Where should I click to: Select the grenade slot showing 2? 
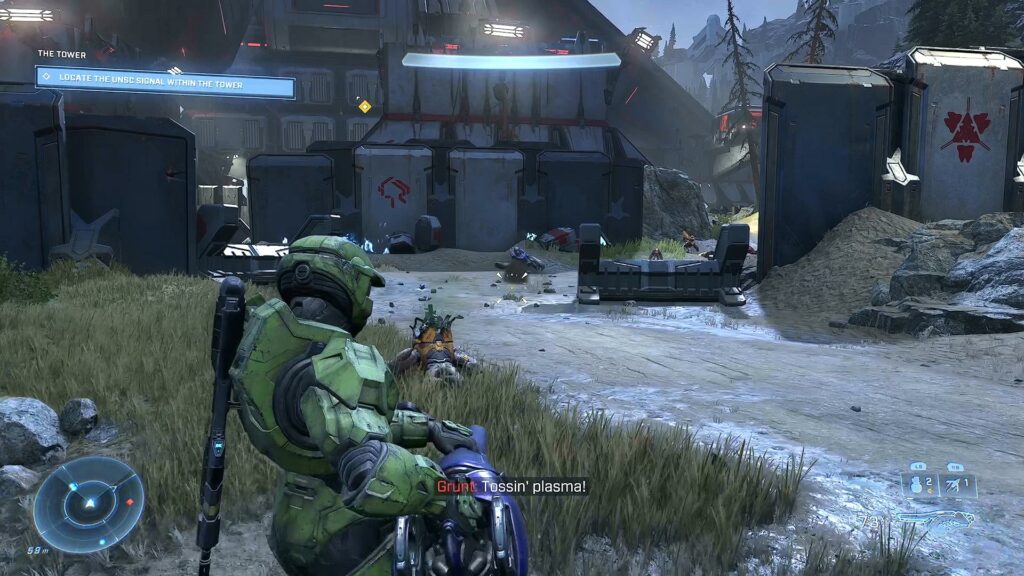point(920,485)
